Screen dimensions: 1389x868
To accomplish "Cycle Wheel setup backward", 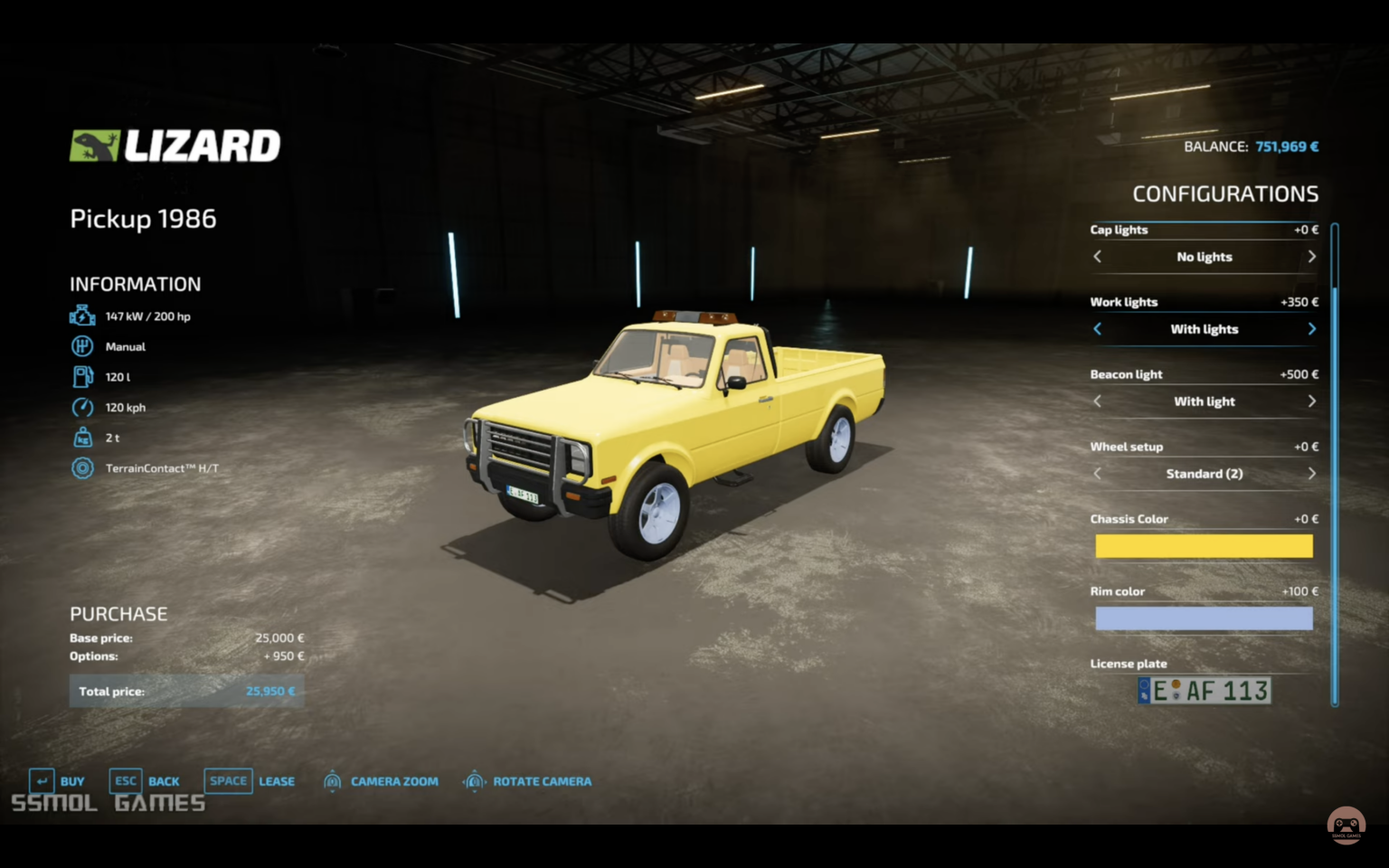I will 1098,474.
